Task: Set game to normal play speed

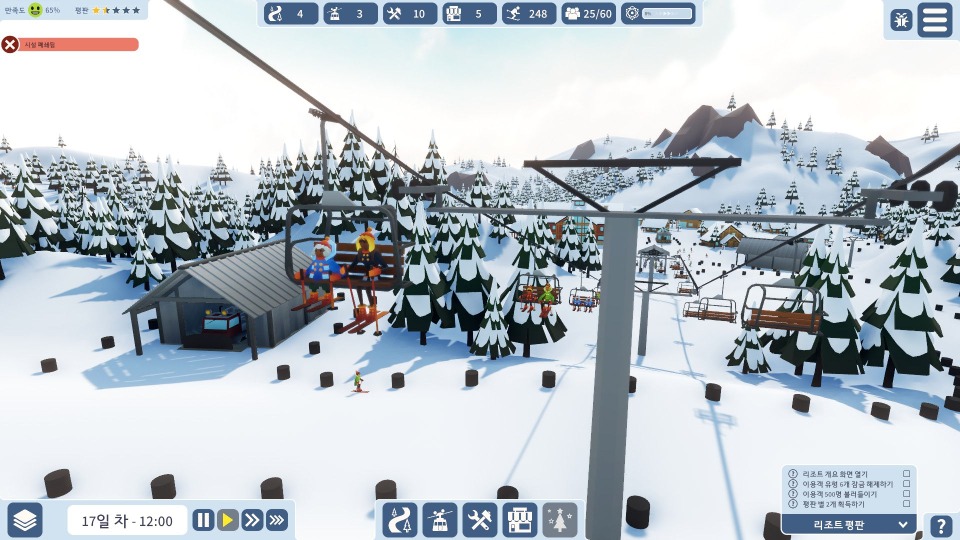Action: (x=228, y=520)
